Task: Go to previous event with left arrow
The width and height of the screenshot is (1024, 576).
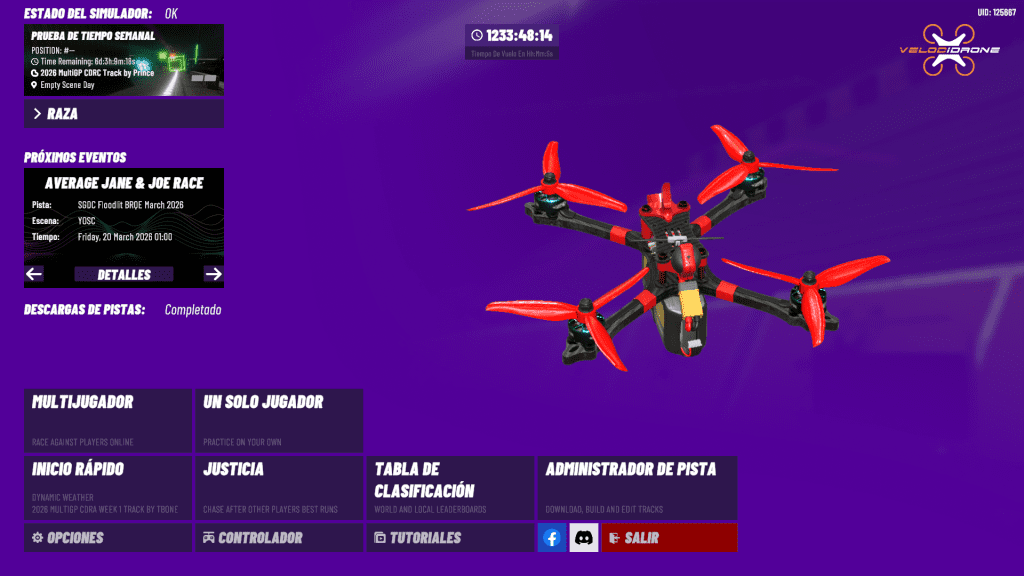Action: tap(34, 274)
